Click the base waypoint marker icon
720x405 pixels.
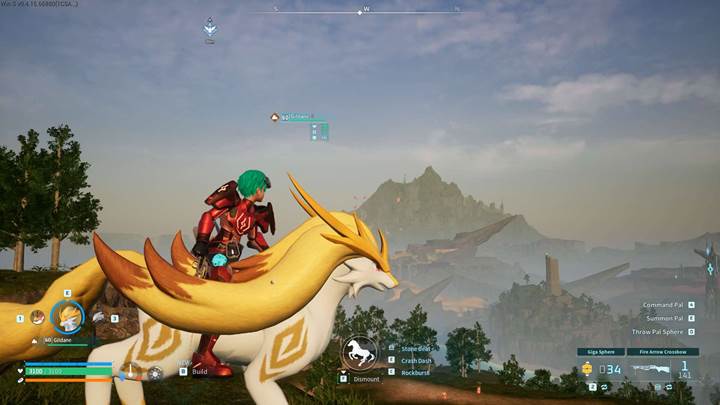(x=210, y=27)
